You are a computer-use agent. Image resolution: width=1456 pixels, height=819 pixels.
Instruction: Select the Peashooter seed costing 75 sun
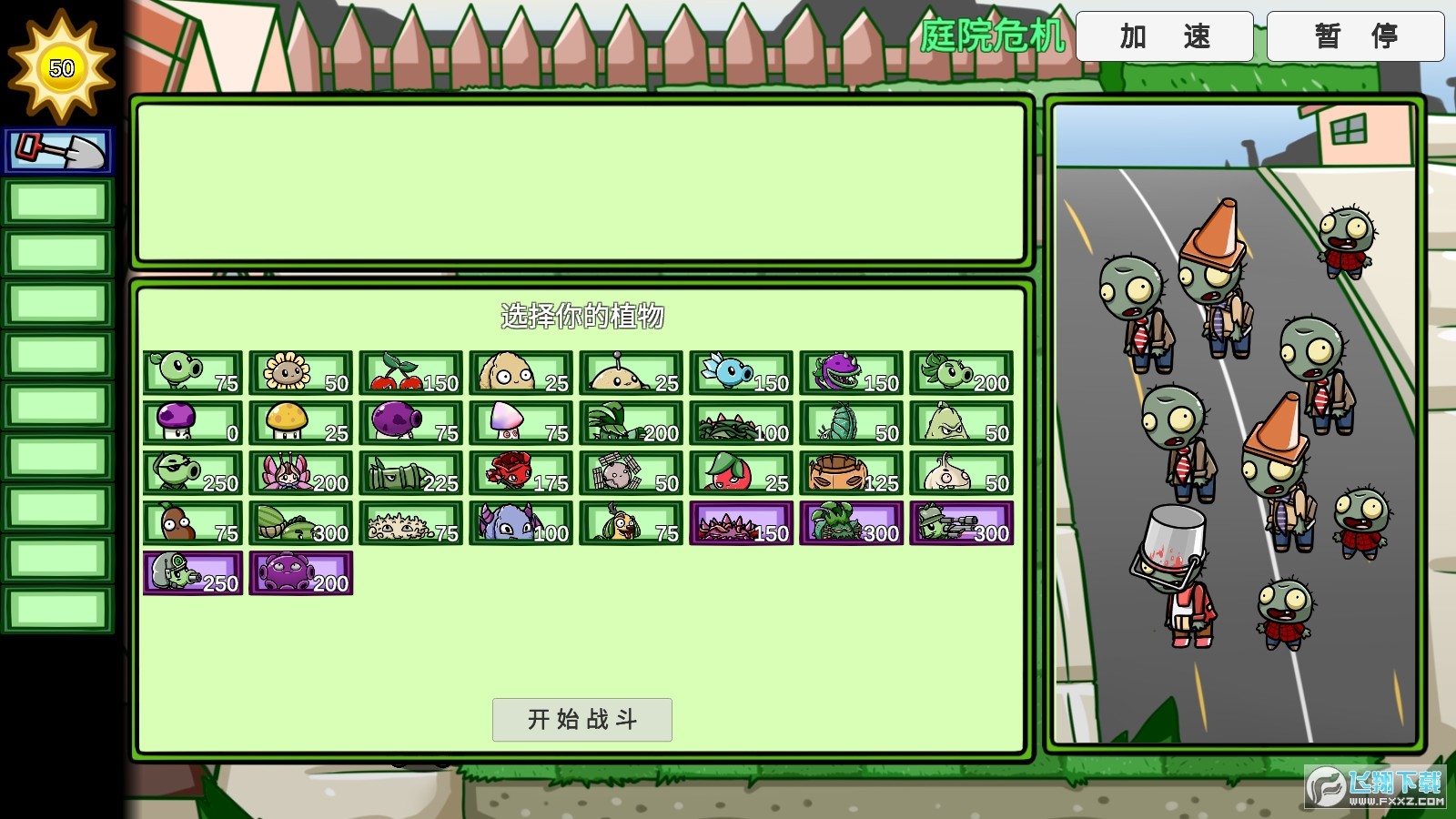click(x=191, y=373)
